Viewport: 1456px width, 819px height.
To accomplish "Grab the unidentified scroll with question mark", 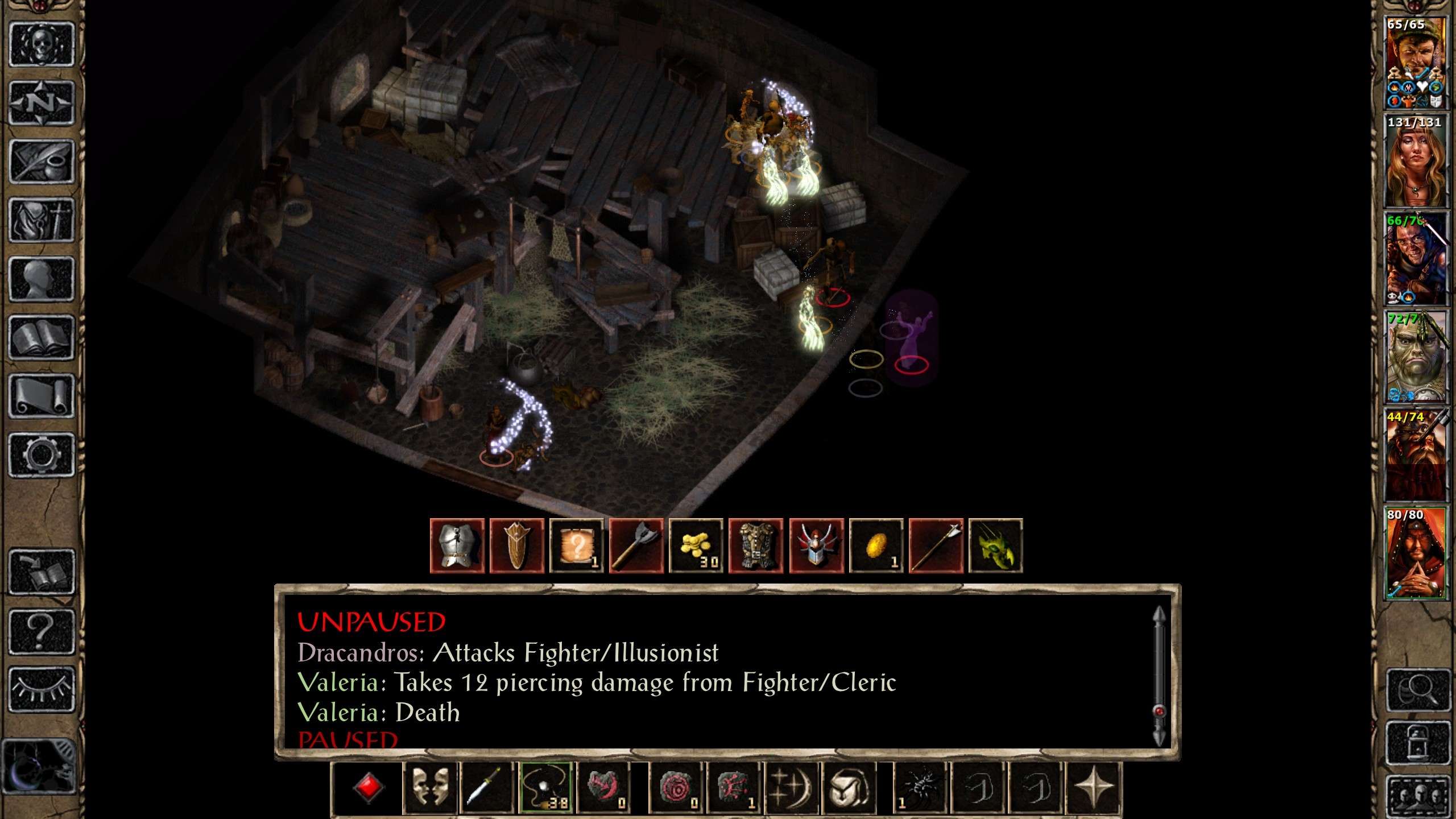I will pyautogui.click(x=577, y=546).
